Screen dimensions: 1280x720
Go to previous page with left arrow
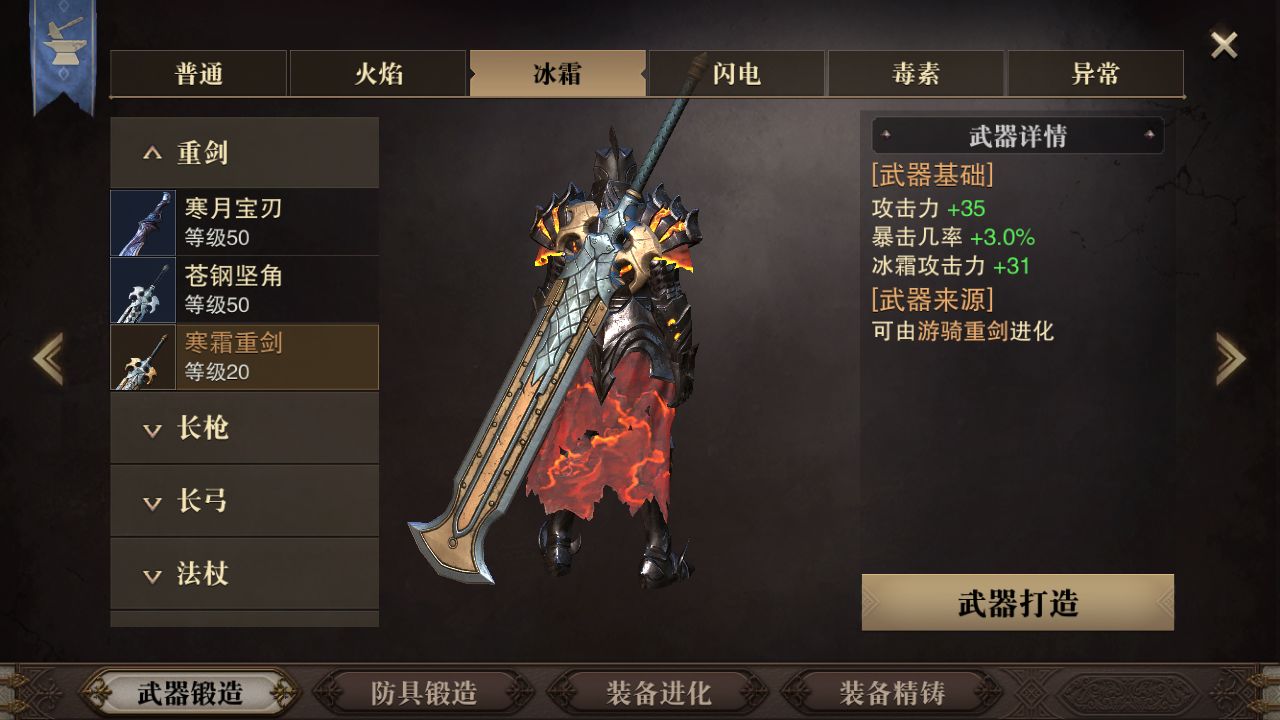pos(48,358)
